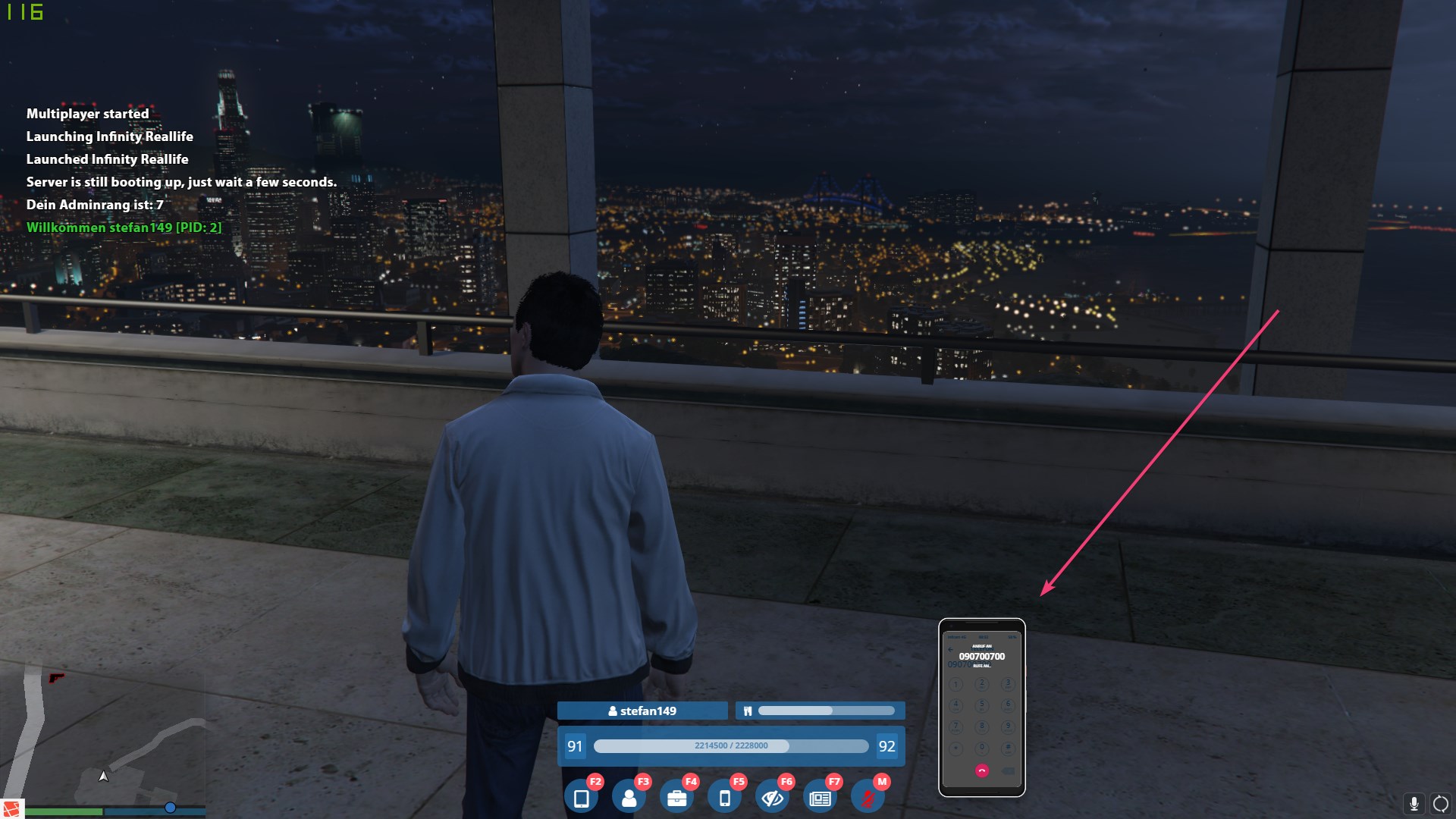Open the newspaper icon
The image size is (1456, 819).
pos(821,799)
